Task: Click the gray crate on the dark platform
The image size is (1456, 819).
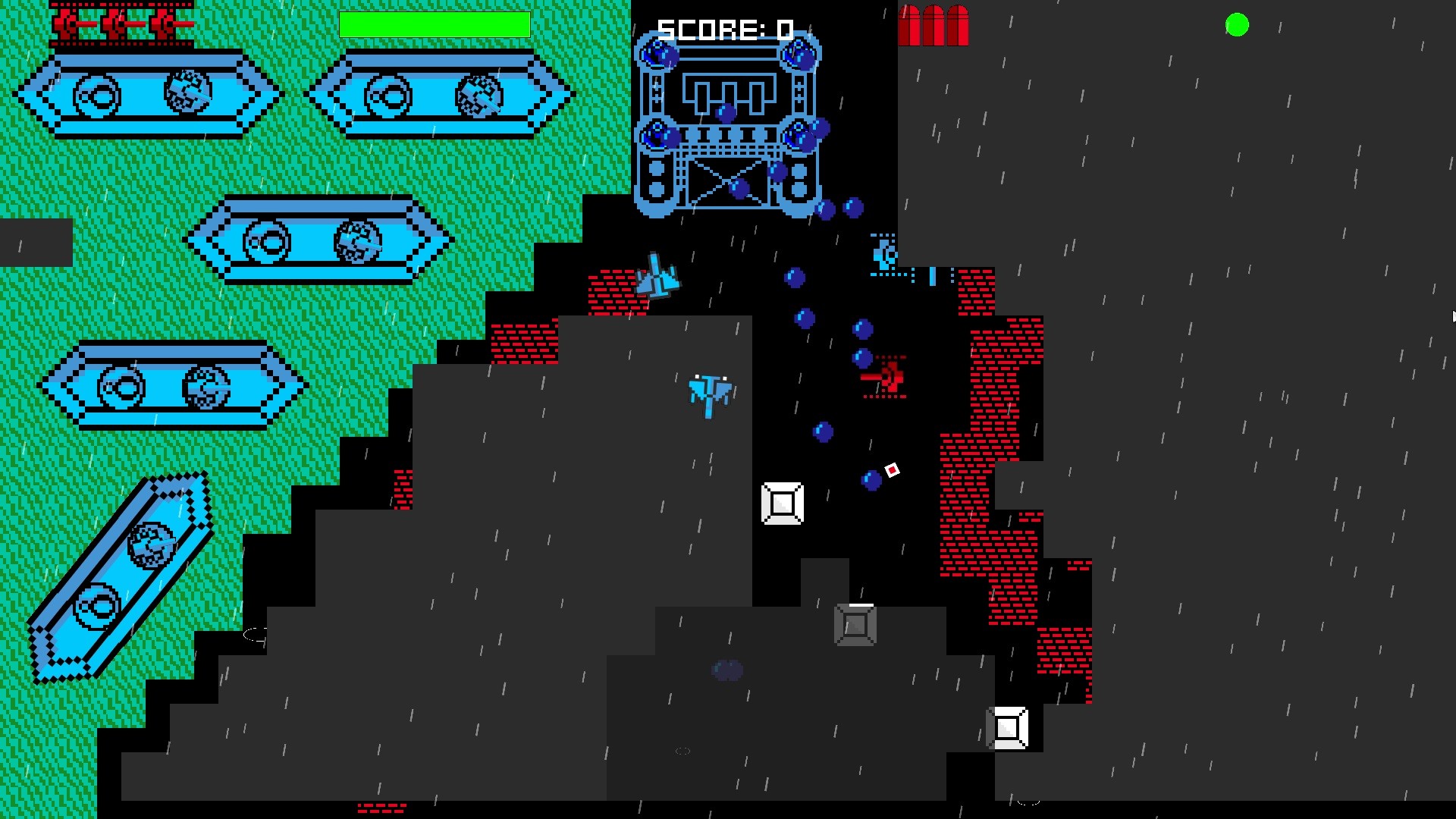Action: tap(855, 626)
